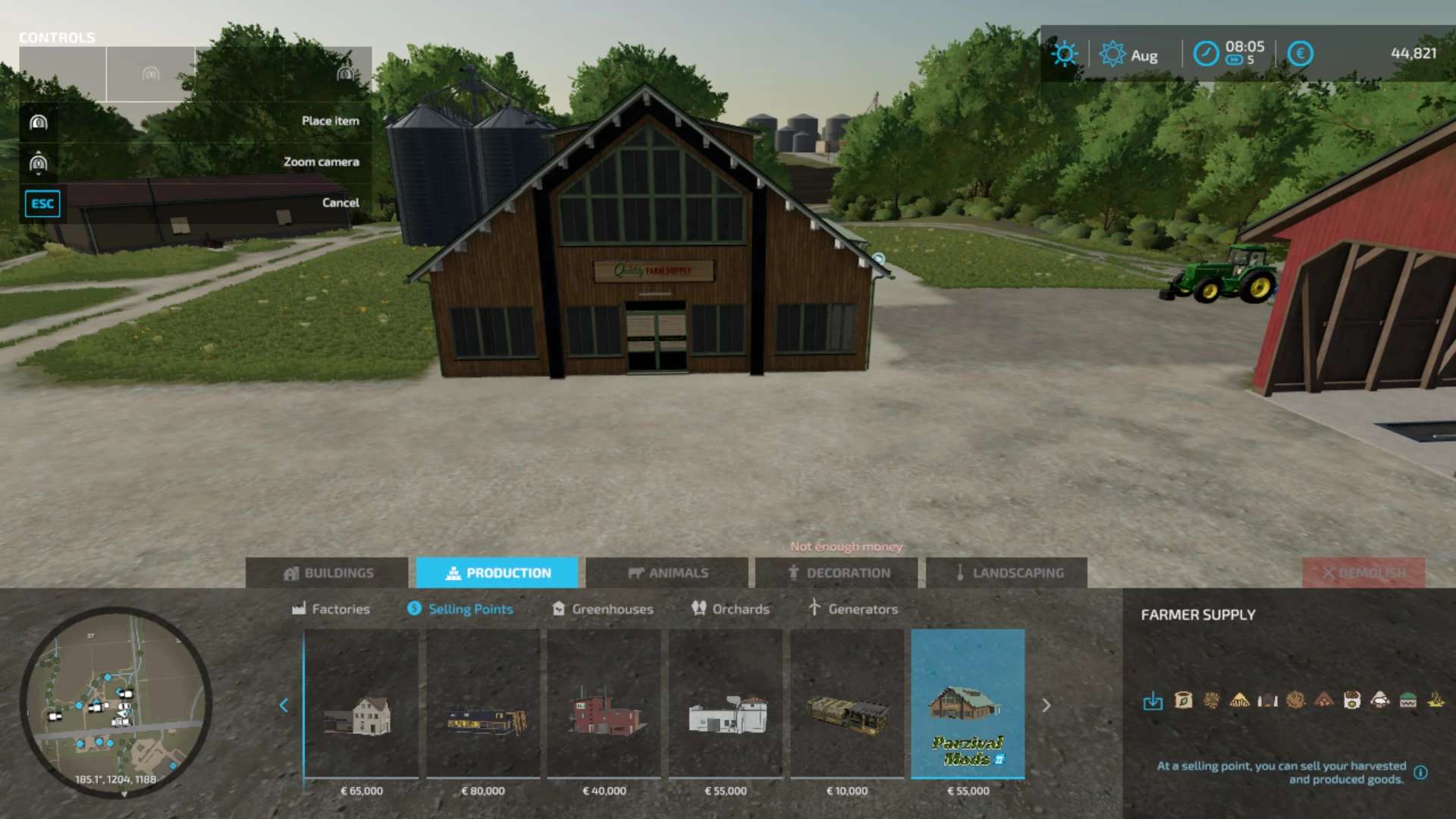Switch to the Decoration tab

tap(836, 573)
